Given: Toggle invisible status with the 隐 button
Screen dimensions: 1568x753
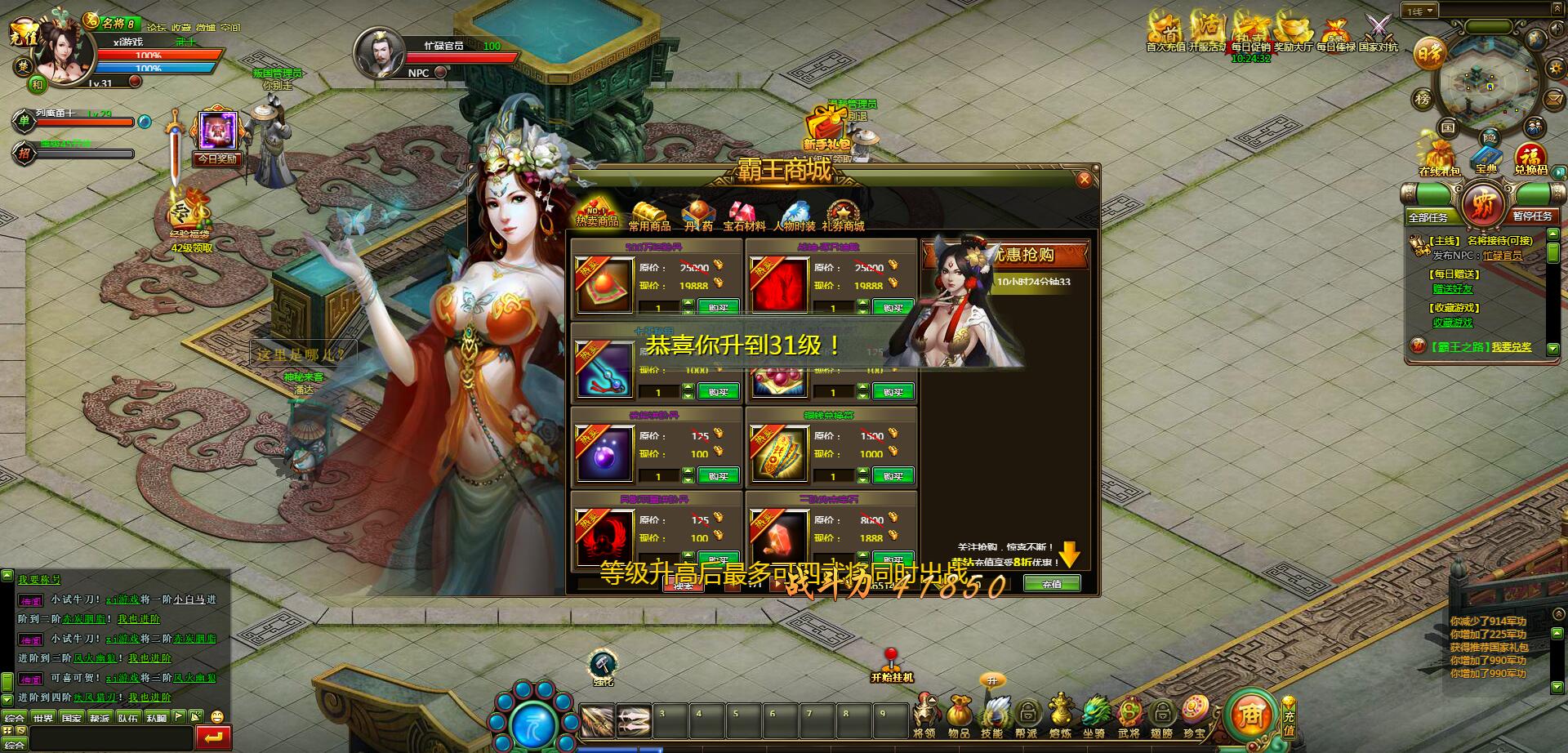Looking at the screenshot, I should pyautogui.click(x=1490, y=137).
